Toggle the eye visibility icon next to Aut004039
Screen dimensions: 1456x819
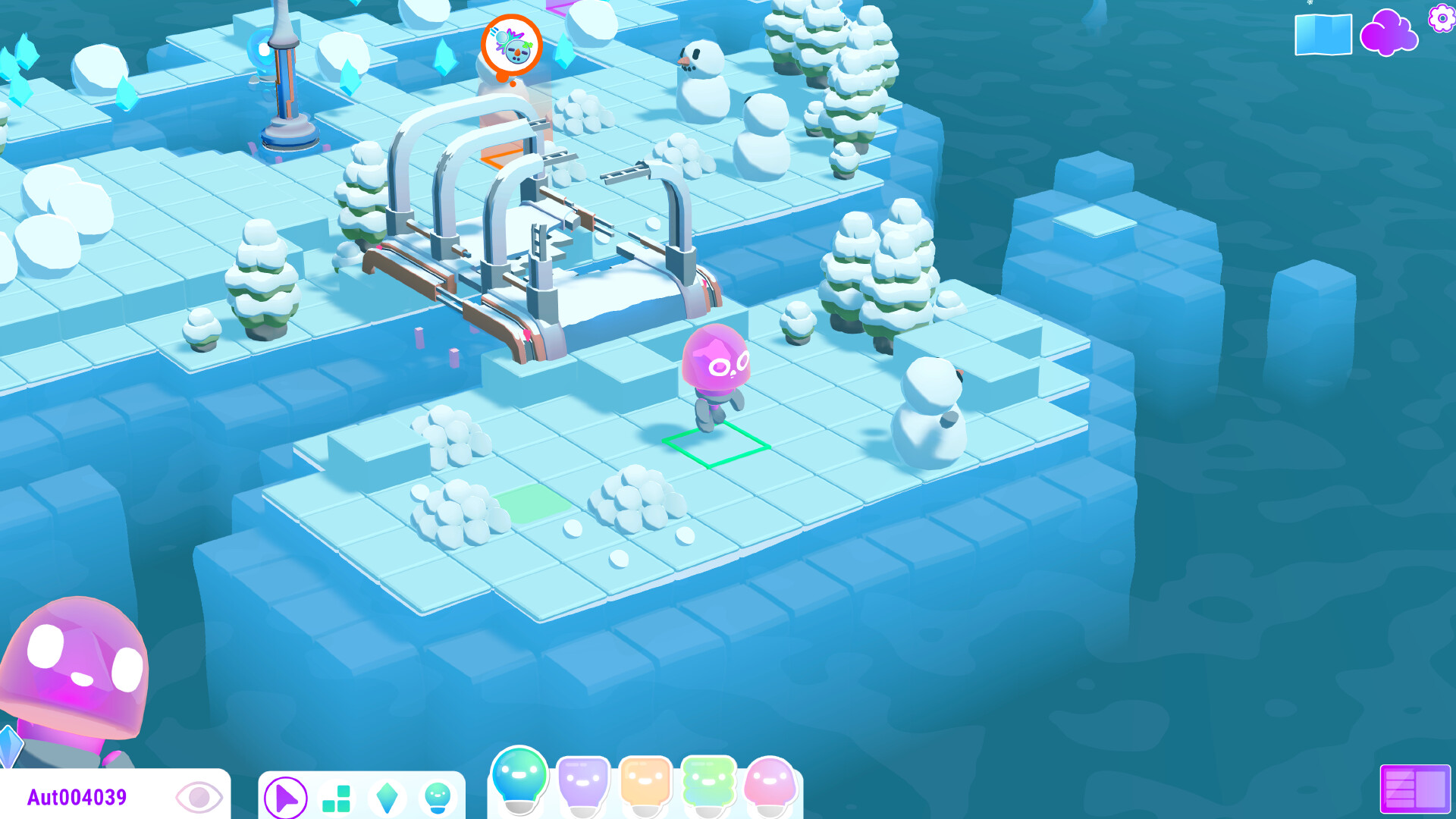[x=199, y=797]
